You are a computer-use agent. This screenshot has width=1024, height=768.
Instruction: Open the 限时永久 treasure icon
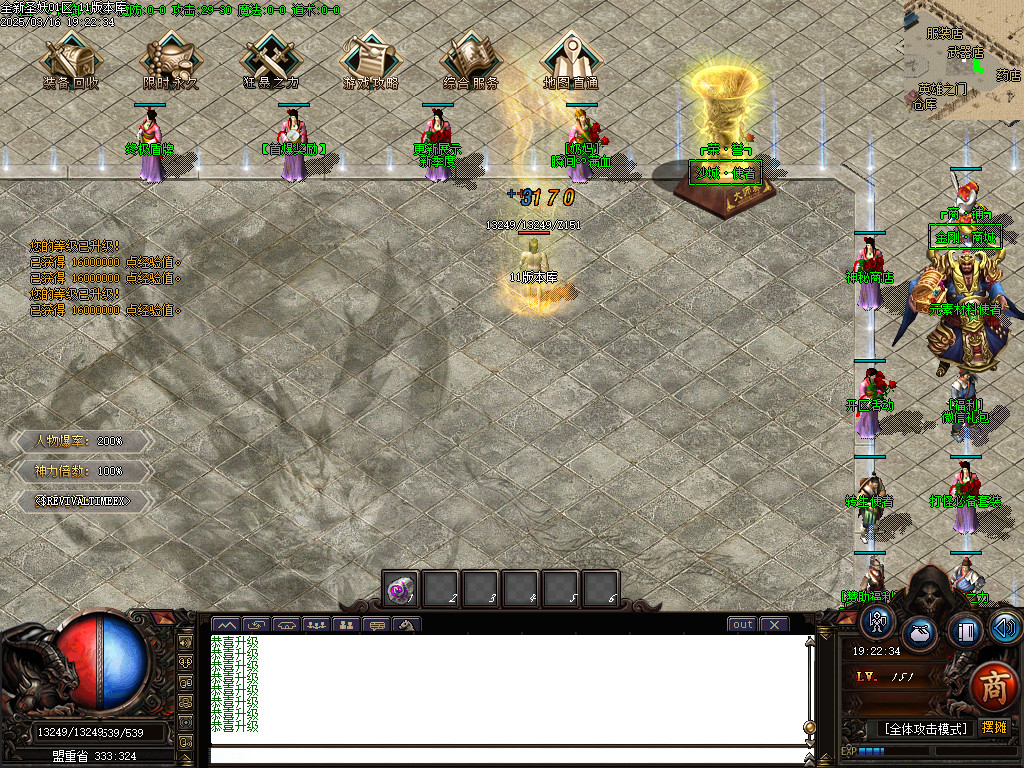tap(170, 60)
